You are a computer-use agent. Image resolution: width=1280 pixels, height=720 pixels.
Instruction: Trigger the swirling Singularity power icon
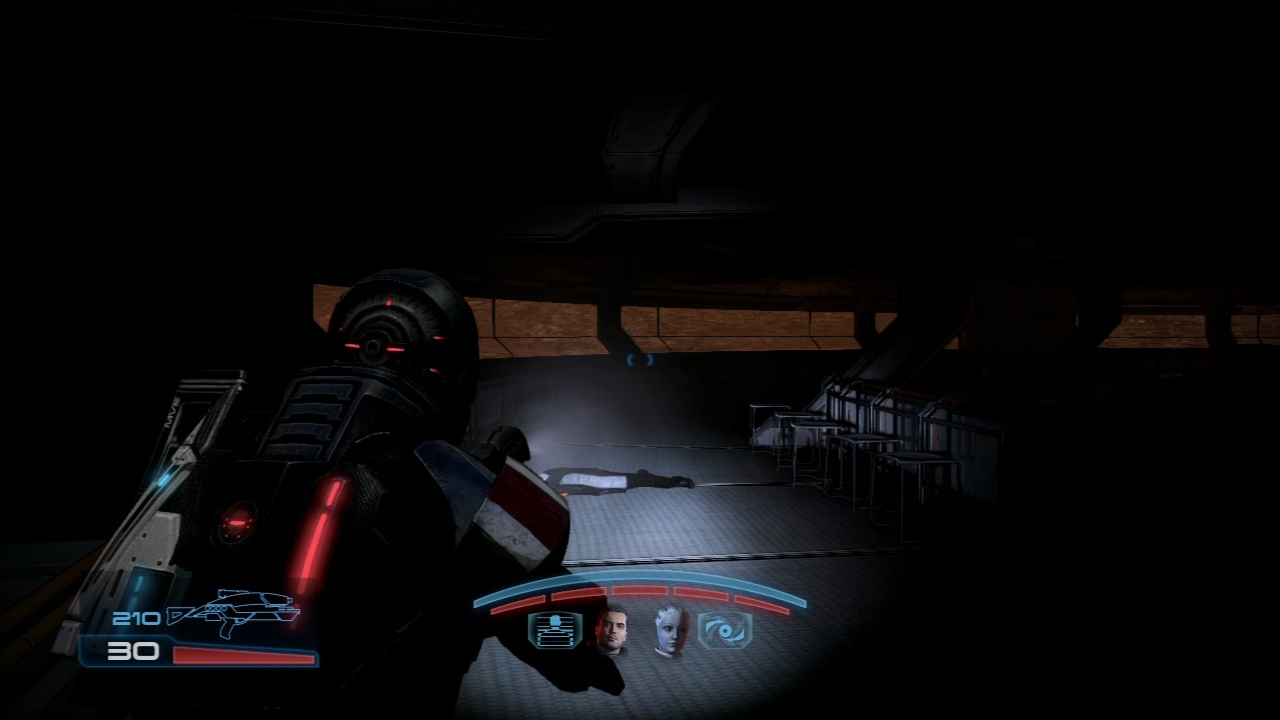725,631
